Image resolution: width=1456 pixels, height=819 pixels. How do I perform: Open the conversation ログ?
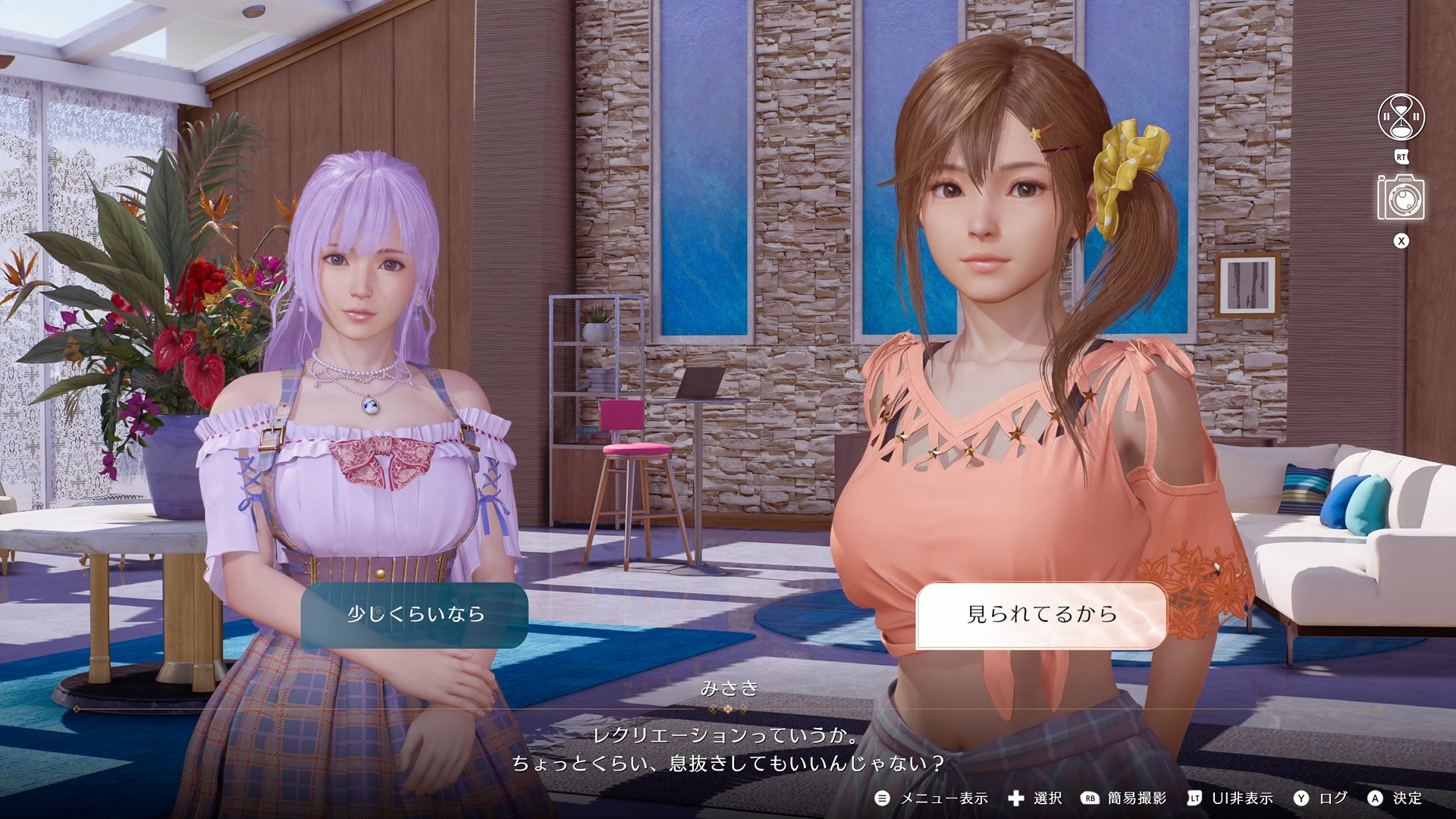pyautogui.click(x=1321, y=798)
